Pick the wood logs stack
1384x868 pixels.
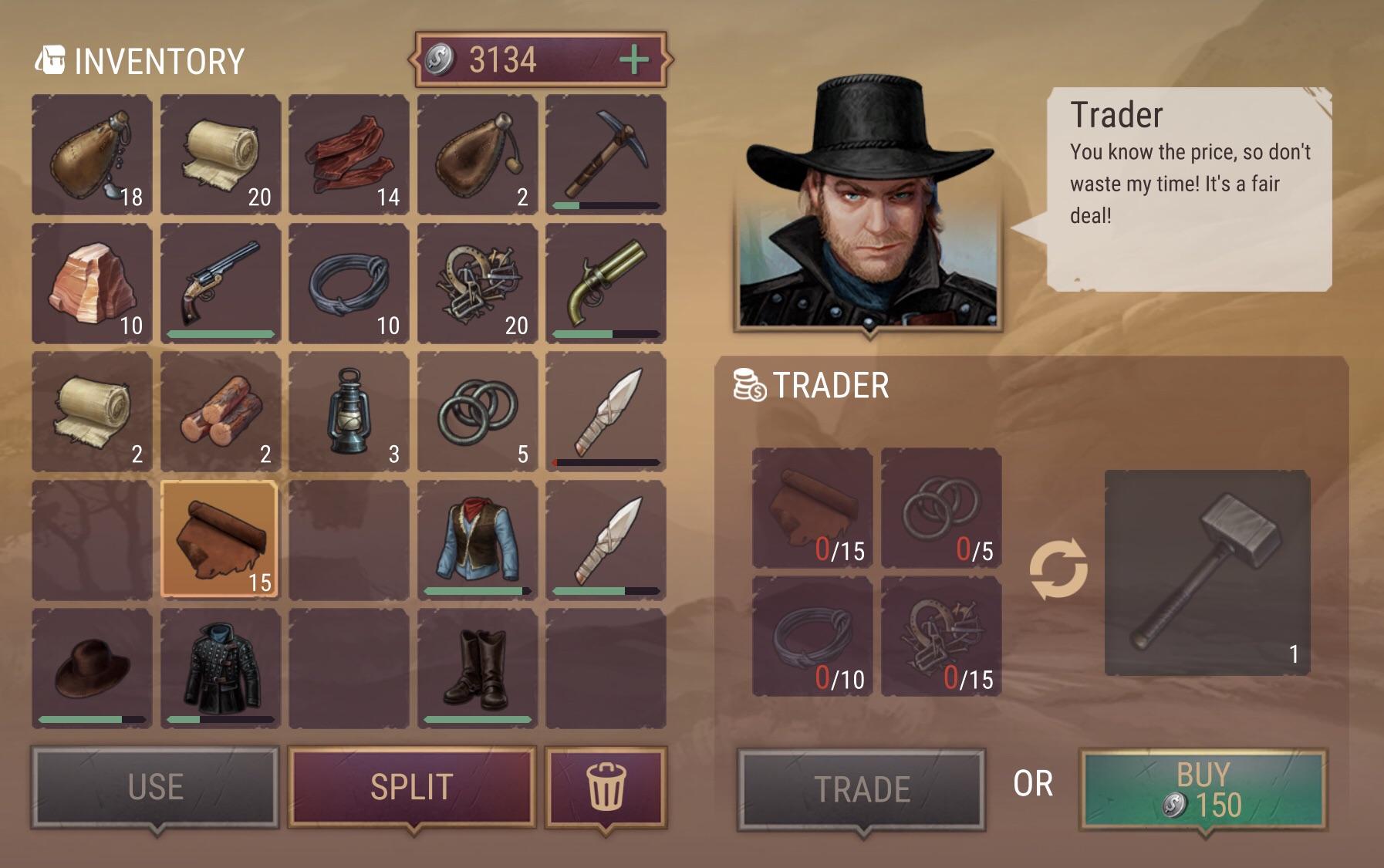point(221,411)
